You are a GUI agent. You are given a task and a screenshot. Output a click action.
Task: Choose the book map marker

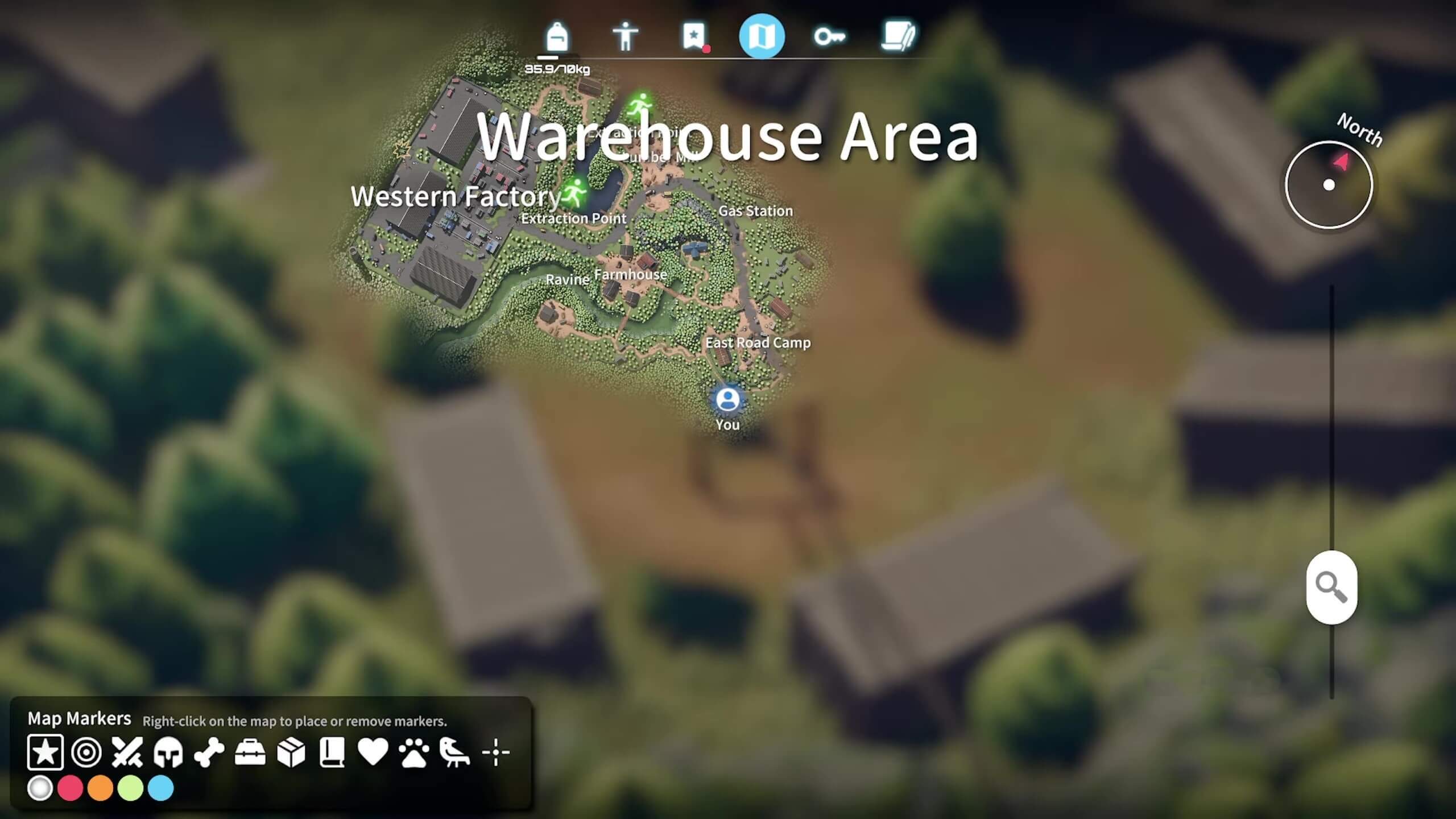pyautogui.click(x=332, y=752)
